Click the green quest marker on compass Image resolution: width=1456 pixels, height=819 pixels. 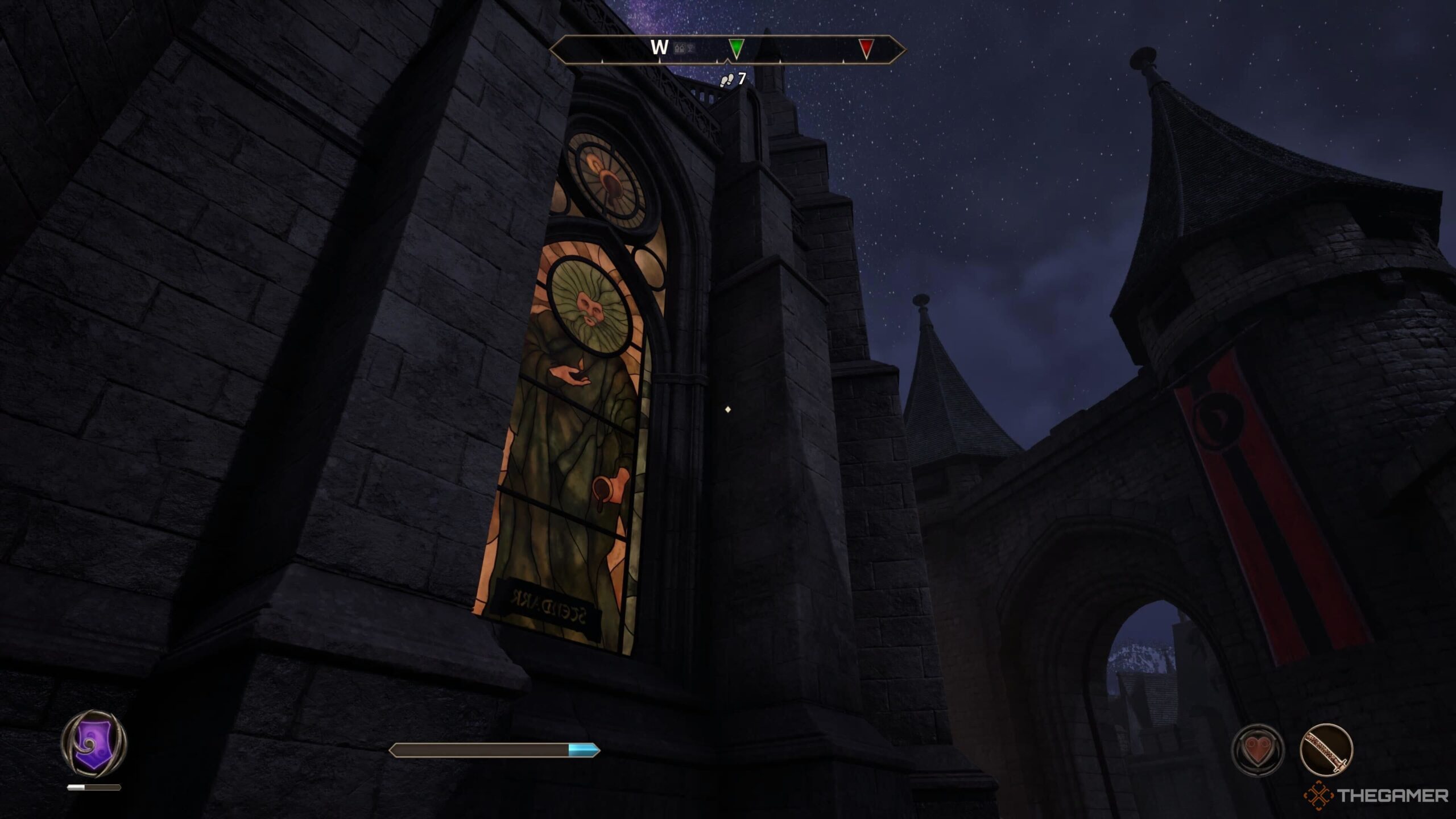click(x=736, y=49)
